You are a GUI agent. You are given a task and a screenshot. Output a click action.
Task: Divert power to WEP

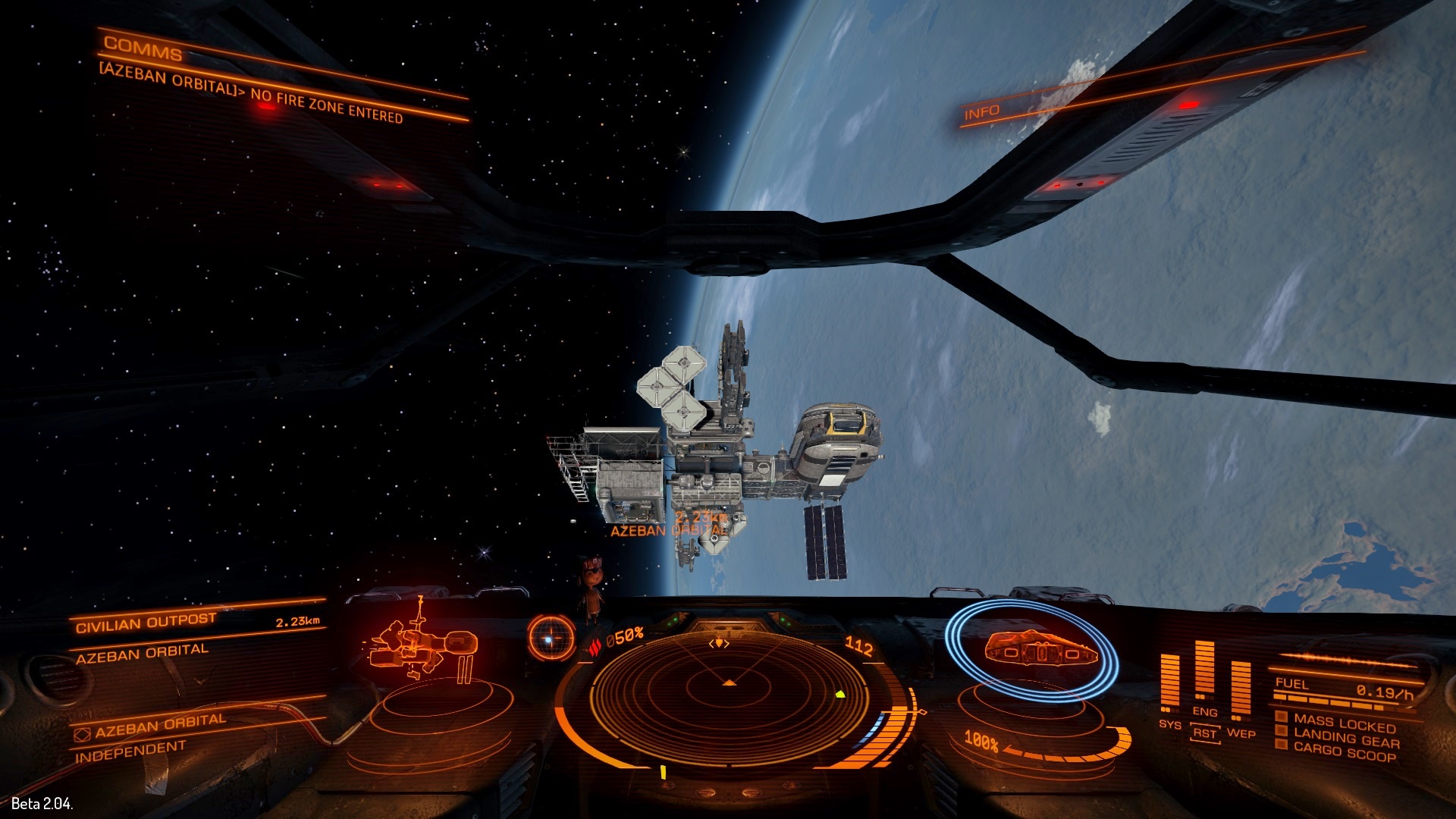pos(1241,733)
